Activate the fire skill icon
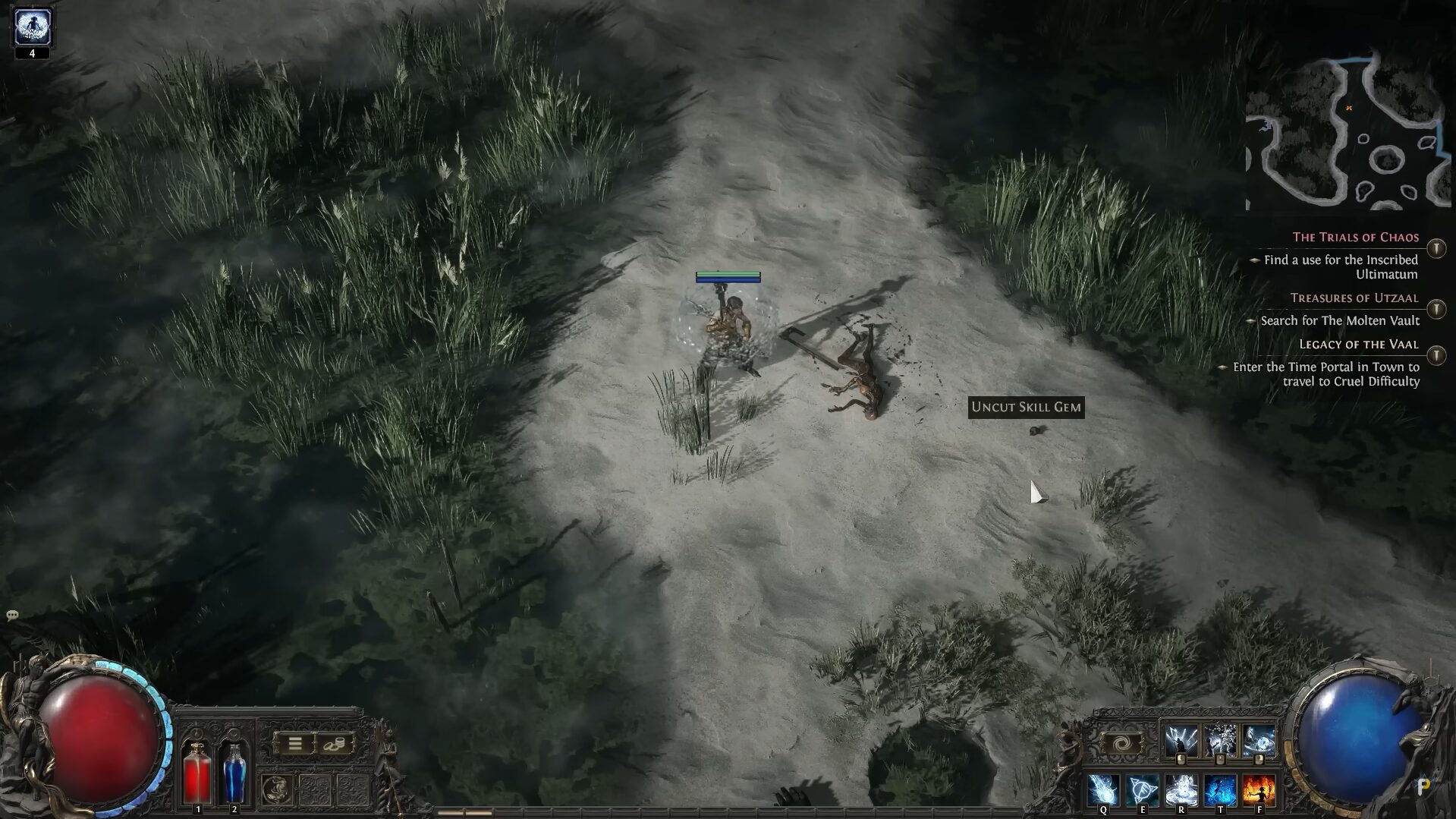 [x=1259, y=789]
